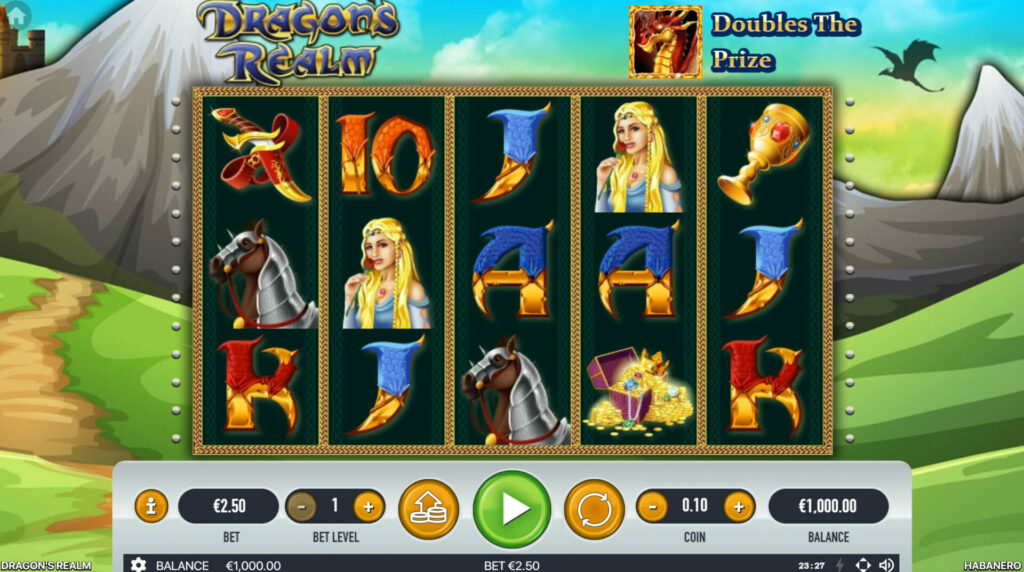Set max bet with the coin stack button

click(x=428, y=509)
